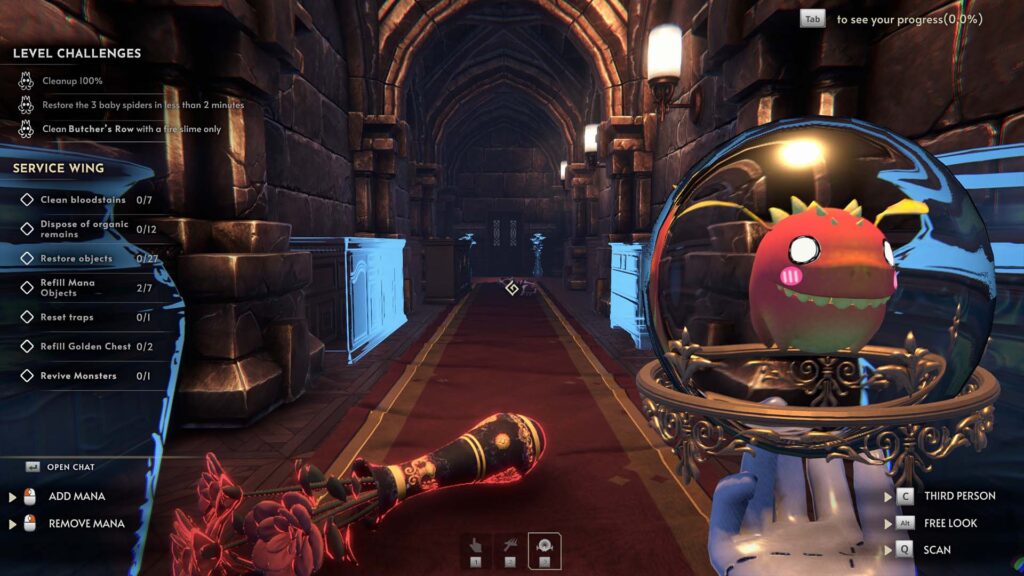Open the Refill Mana Objects task
The image size is (1024, 576).
[x=69, y=288]
